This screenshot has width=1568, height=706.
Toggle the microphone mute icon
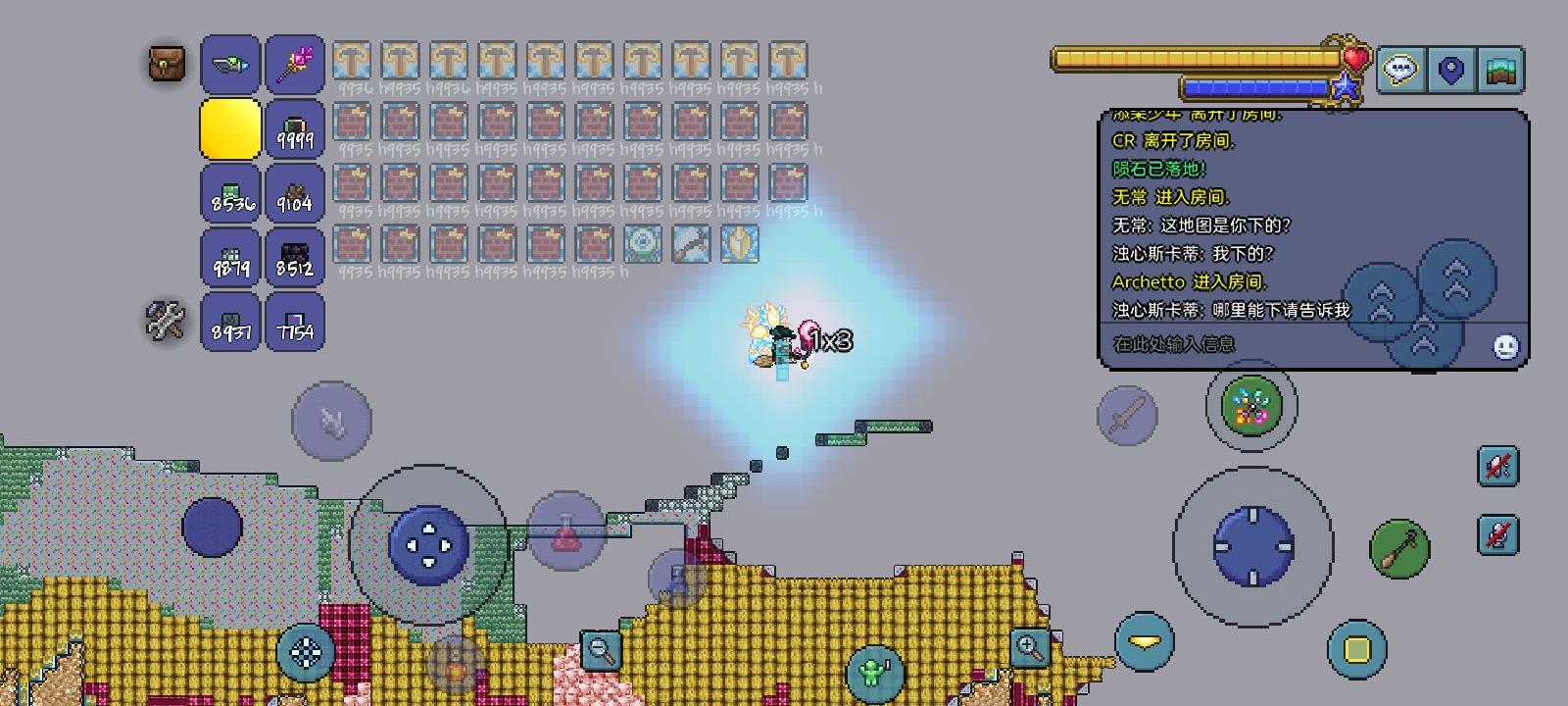click(x=1496, y=536)
